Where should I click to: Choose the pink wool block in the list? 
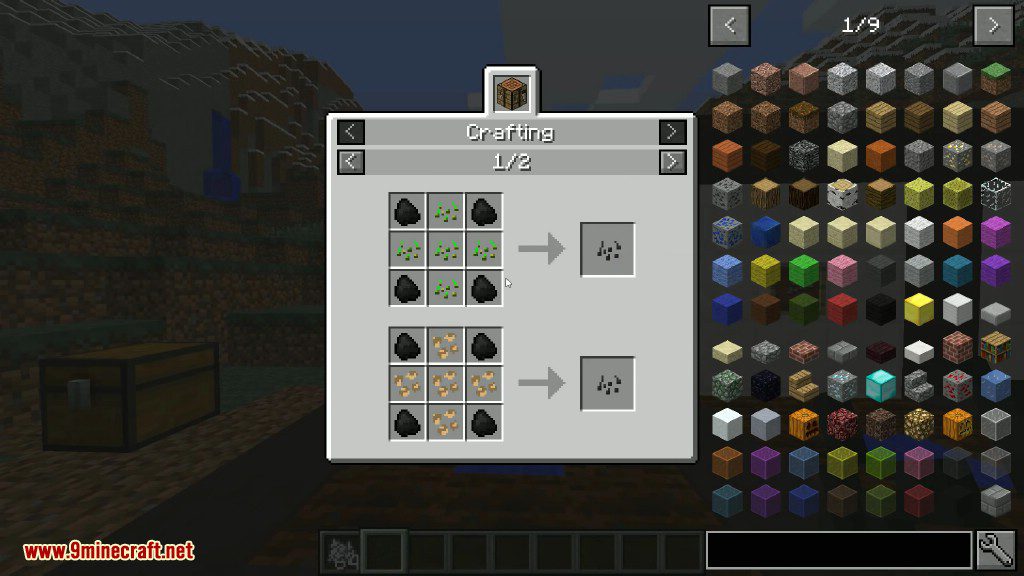843,270
